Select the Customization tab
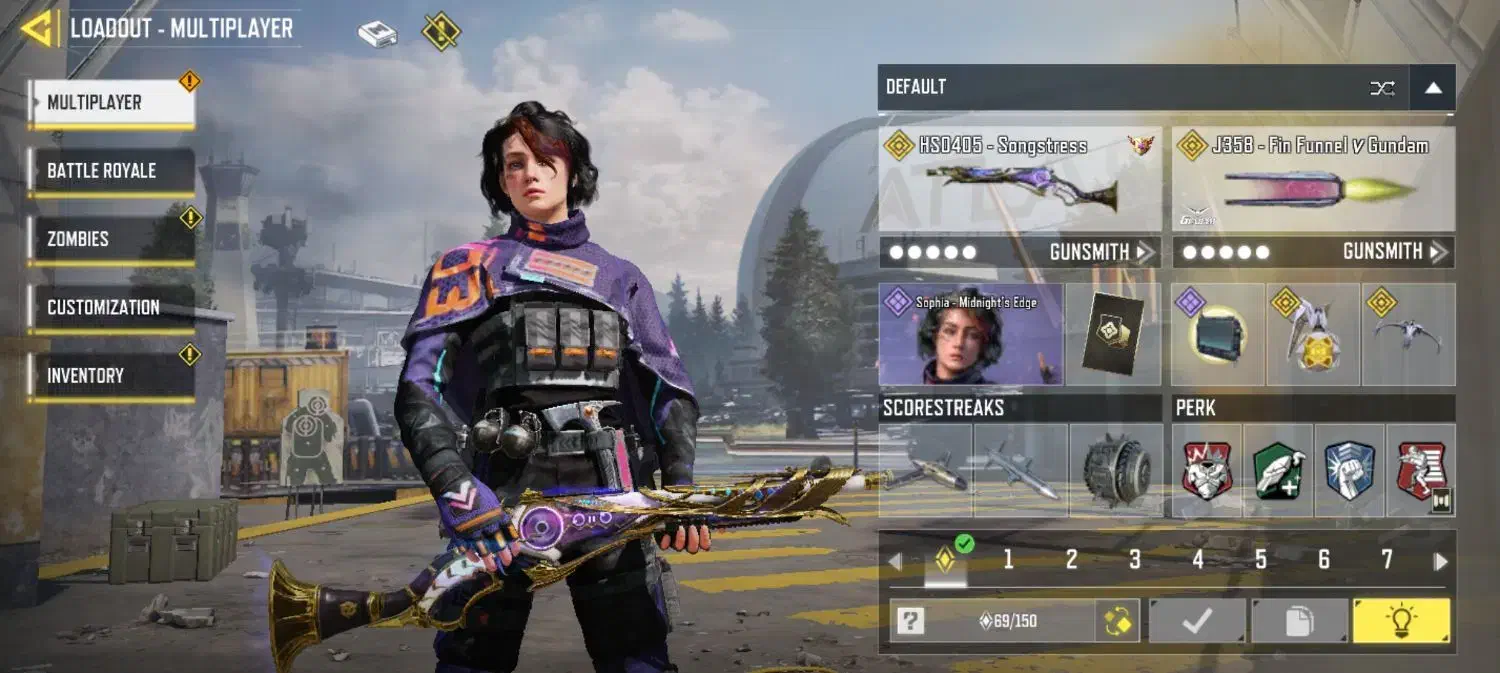 [x=111, y=308]
